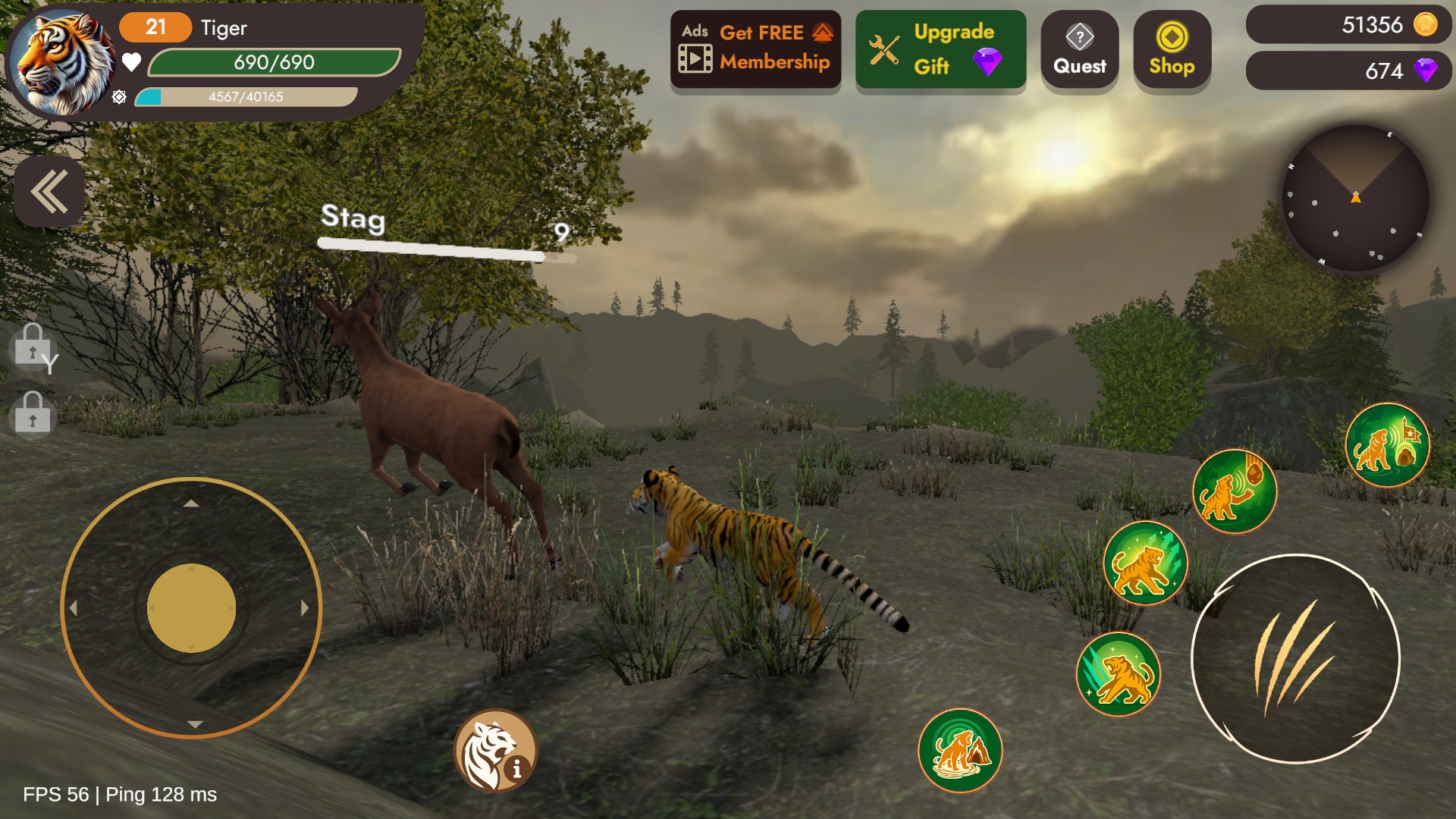1456x819 pixels.
Task: Watch ads for free Membership
Action: 755,49
